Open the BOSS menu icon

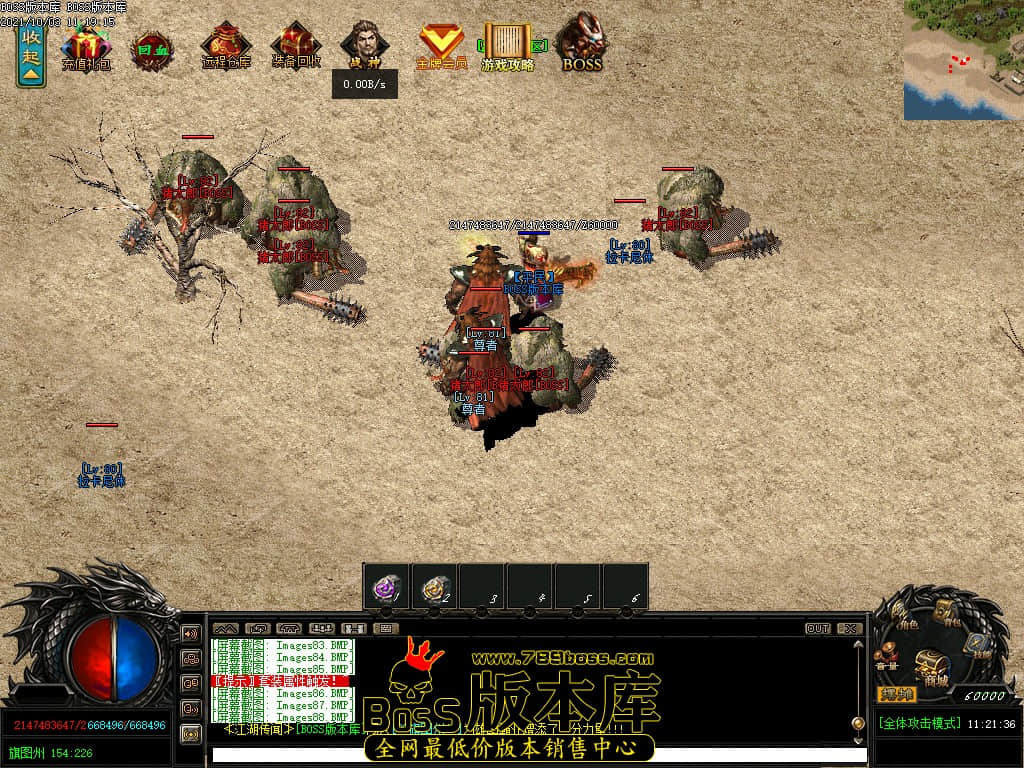[x=582, y=44]
